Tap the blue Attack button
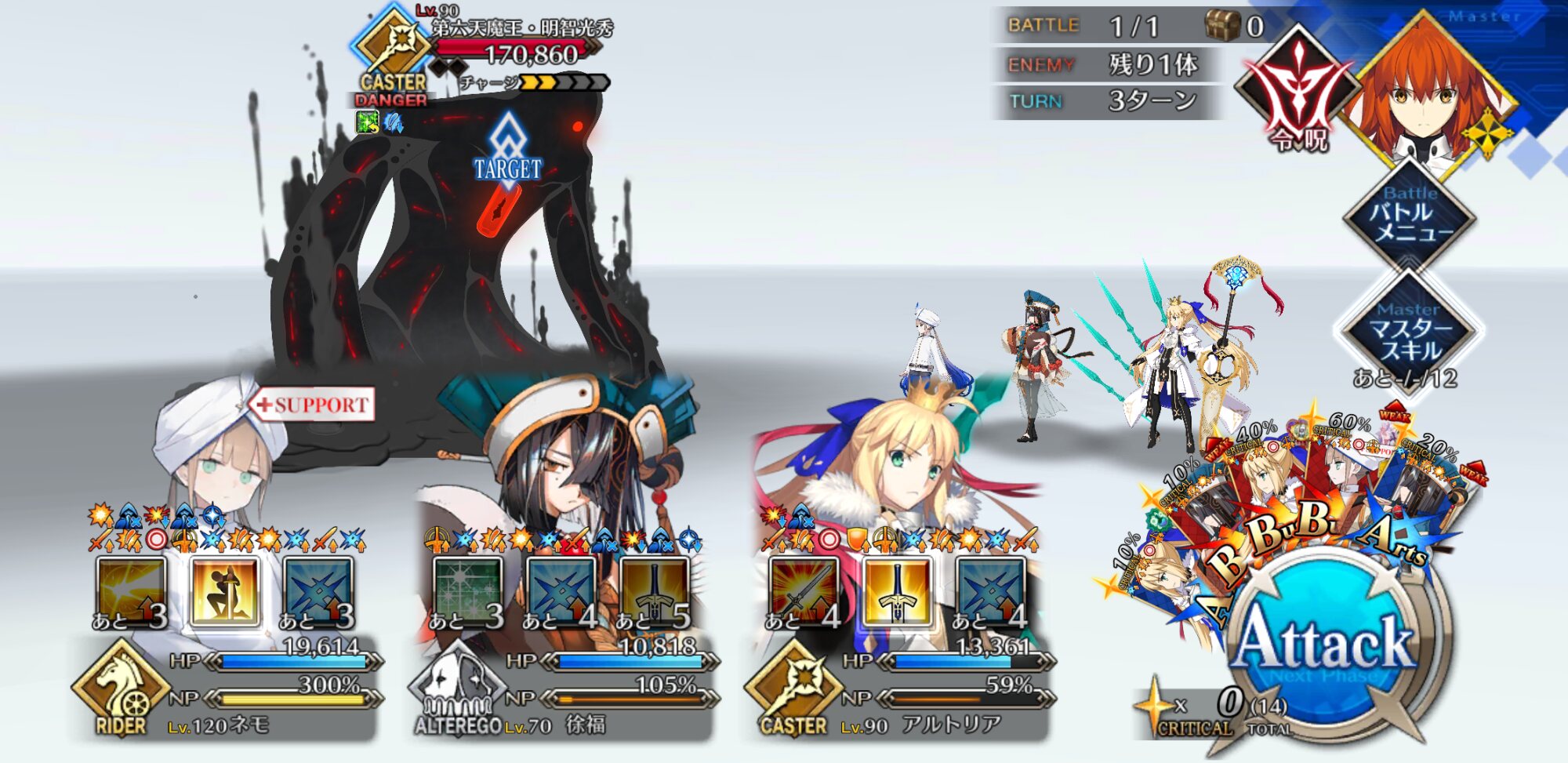Image resolution: width=1568 pixels, height=763 pixels. tap(1327, 643)
